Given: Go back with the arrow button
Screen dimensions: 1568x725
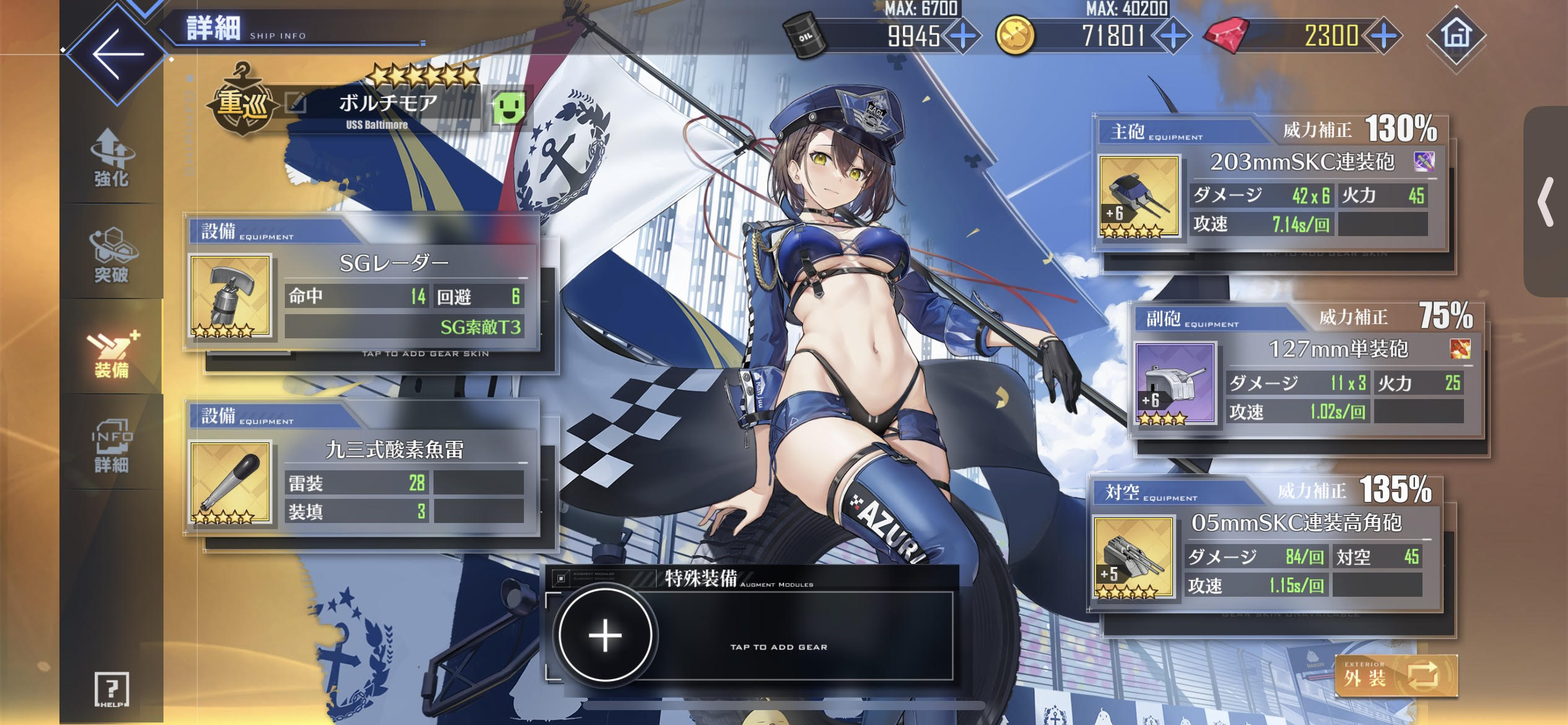Looking at the screenshot, I should 116,54.
